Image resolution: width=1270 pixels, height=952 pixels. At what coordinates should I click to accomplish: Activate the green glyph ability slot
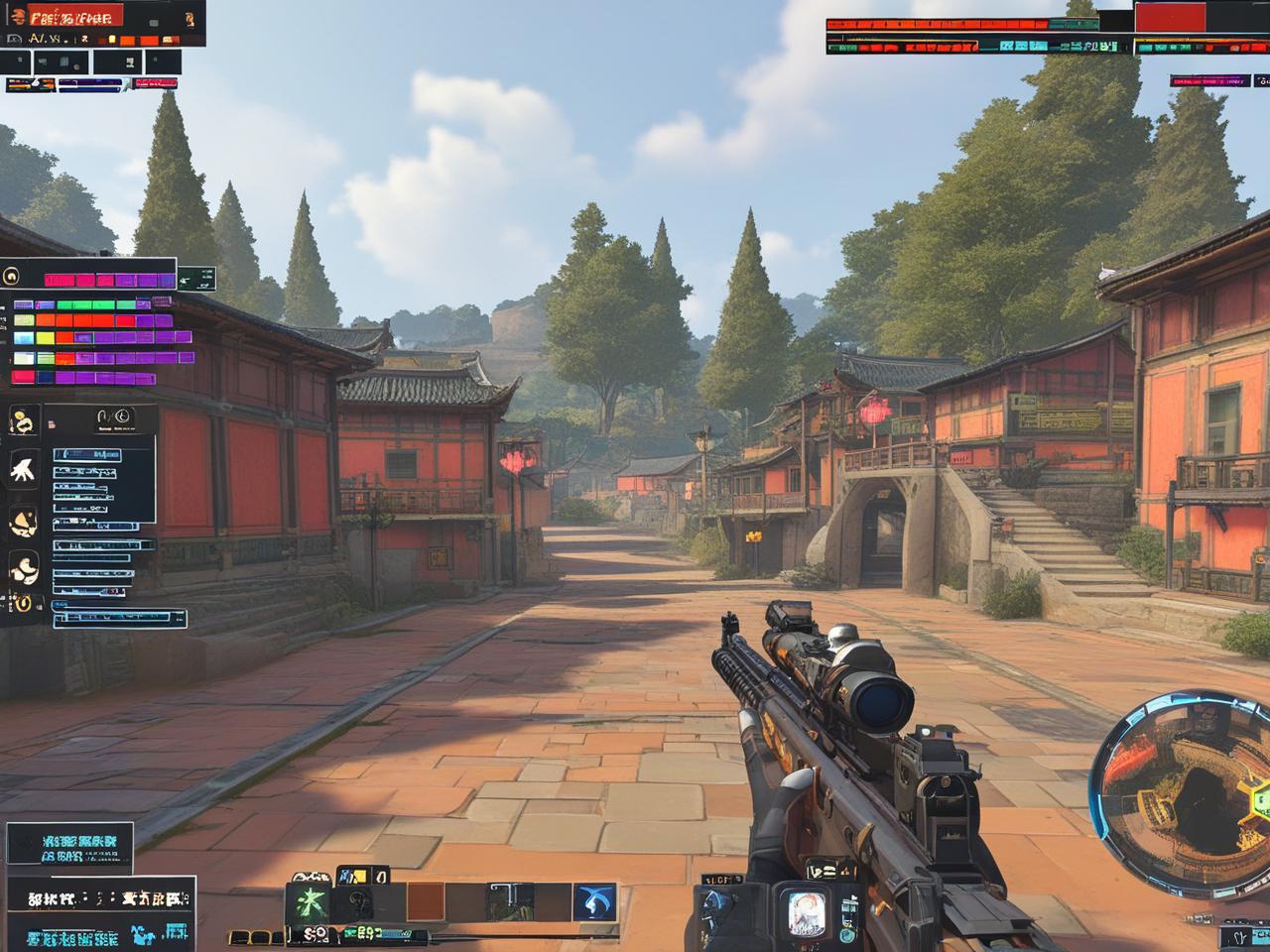tap(307, 902)
